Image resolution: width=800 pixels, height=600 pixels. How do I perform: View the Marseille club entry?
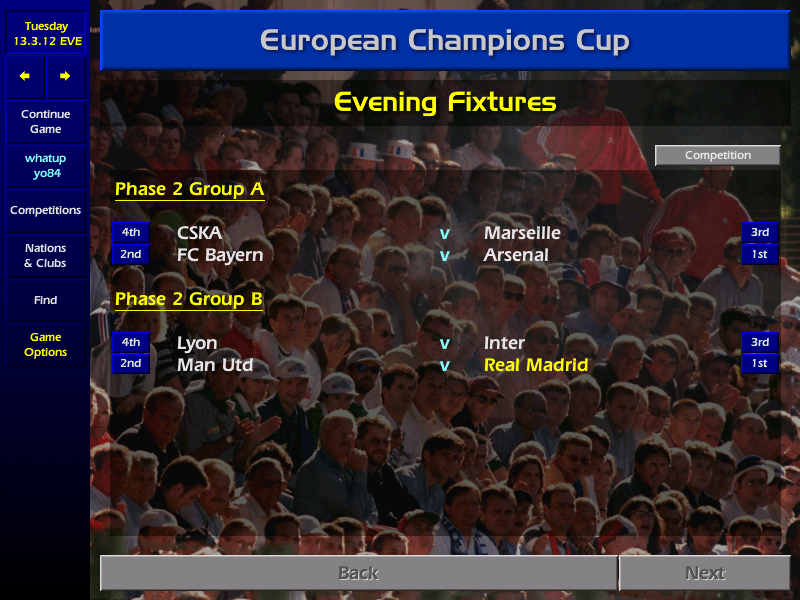pos(522,233)
